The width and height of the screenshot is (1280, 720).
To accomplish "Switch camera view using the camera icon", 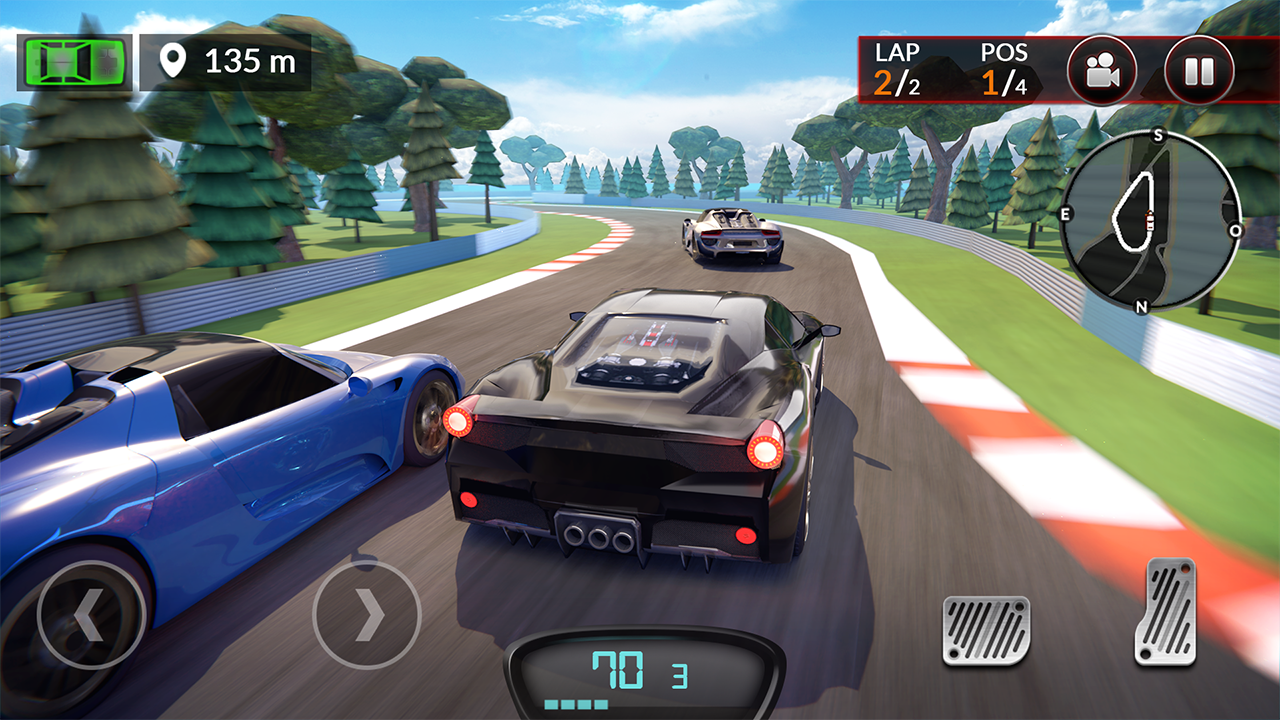I will [1105, 69].
